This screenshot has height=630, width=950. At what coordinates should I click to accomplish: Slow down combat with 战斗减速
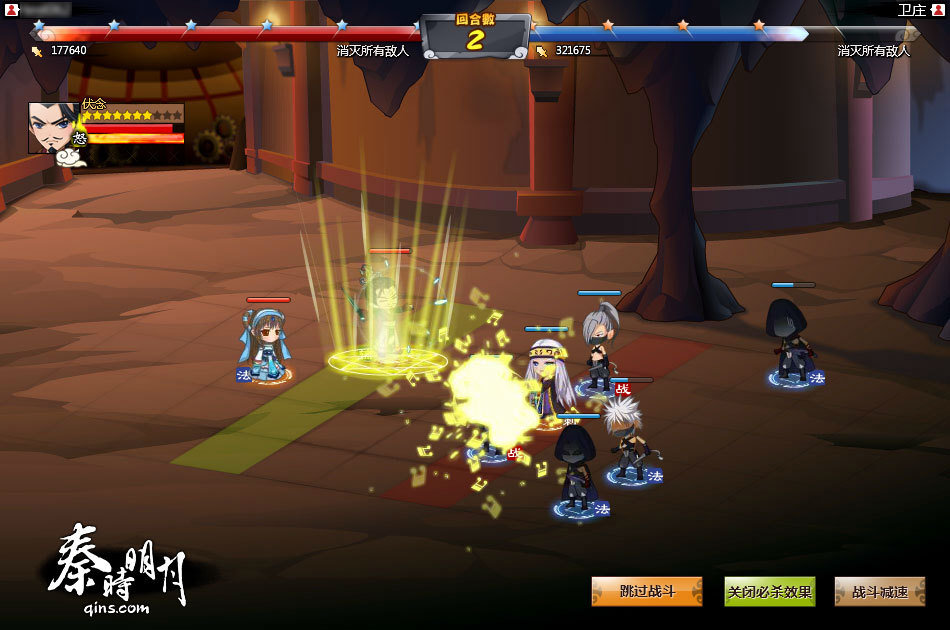pos(880,591)
